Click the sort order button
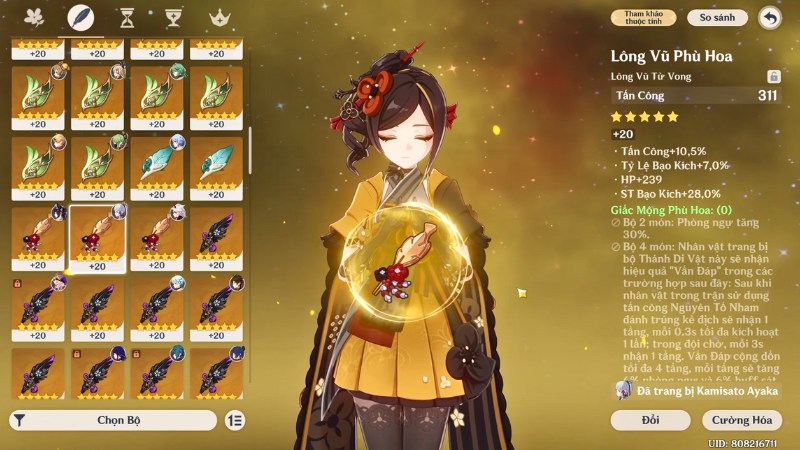The width and height of the screenshot is (800, 450). pos(235,421)
